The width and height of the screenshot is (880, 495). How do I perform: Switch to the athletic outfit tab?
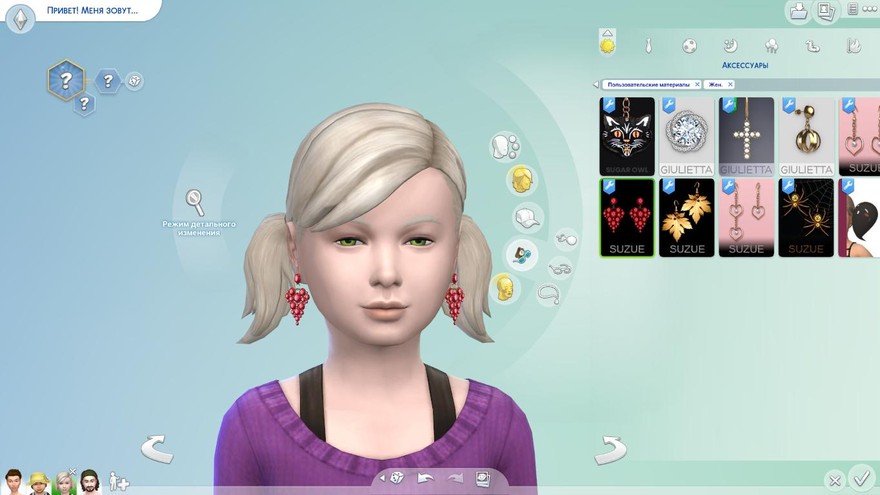coord(689,45)
